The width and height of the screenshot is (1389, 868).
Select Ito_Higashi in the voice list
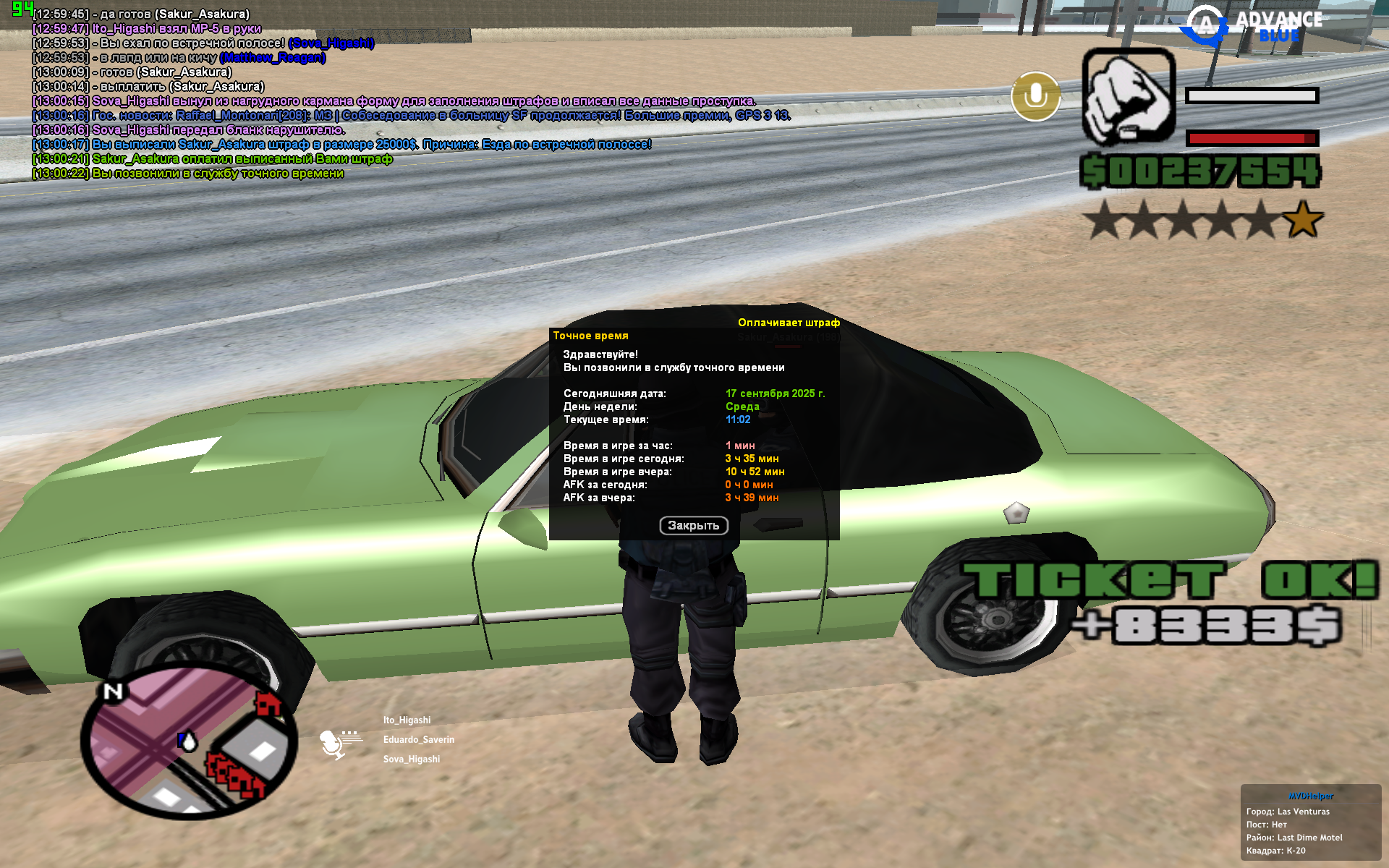point(407,720)
